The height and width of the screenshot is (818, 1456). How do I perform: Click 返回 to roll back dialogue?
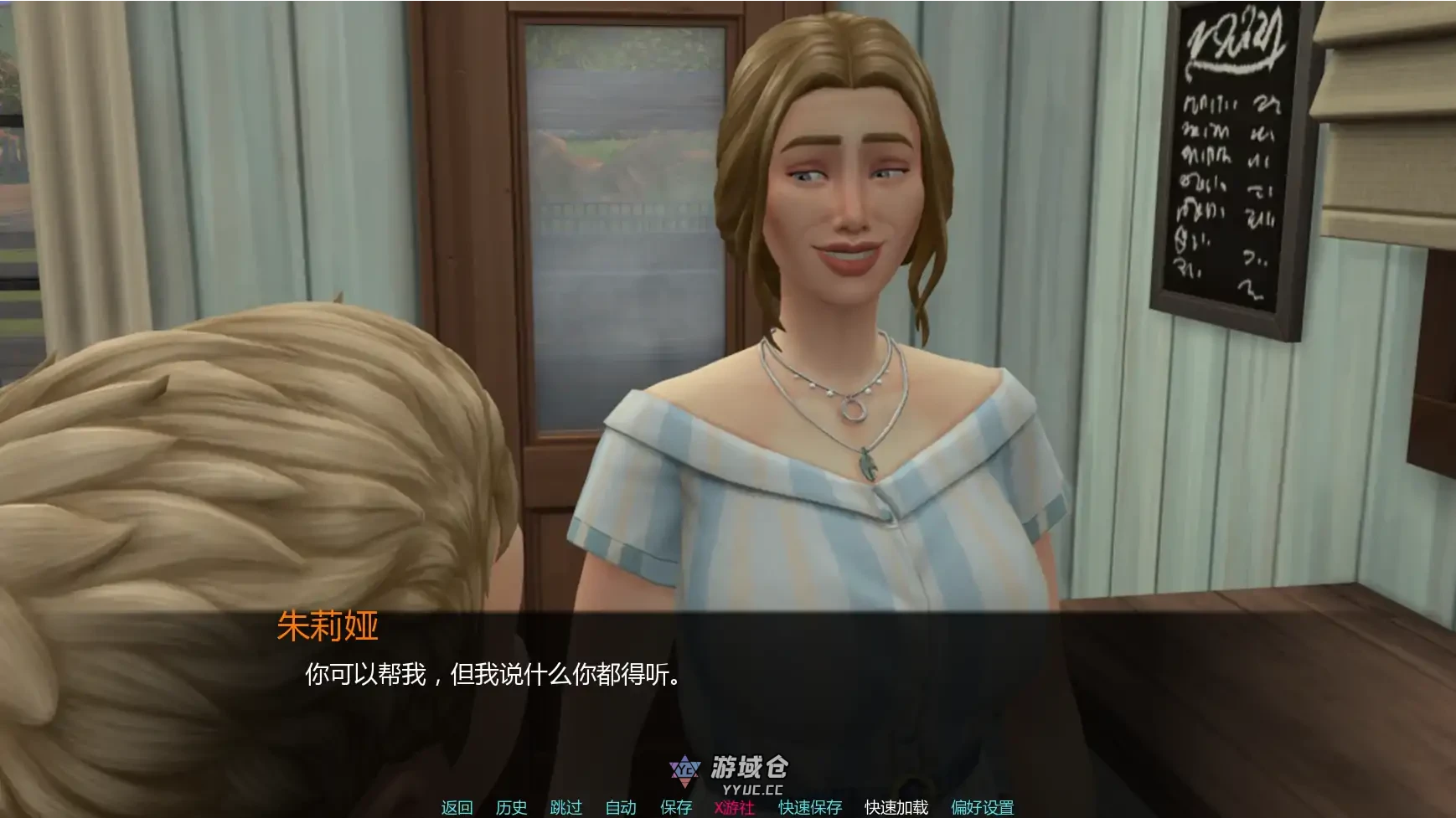pyautogui.click(x=457, y=807)
